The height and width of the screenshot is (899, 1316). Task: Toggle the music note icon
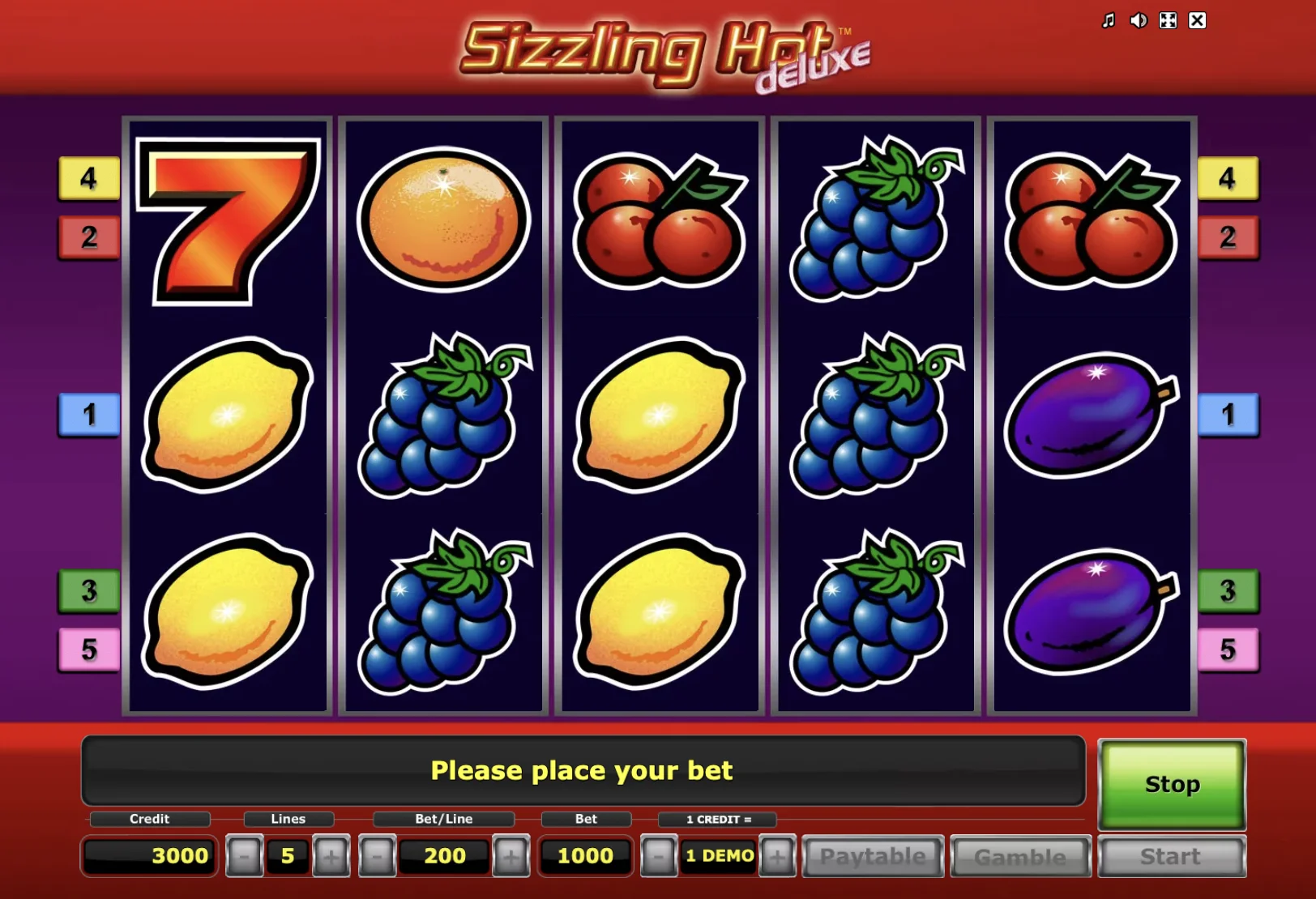click(1109, 20)
